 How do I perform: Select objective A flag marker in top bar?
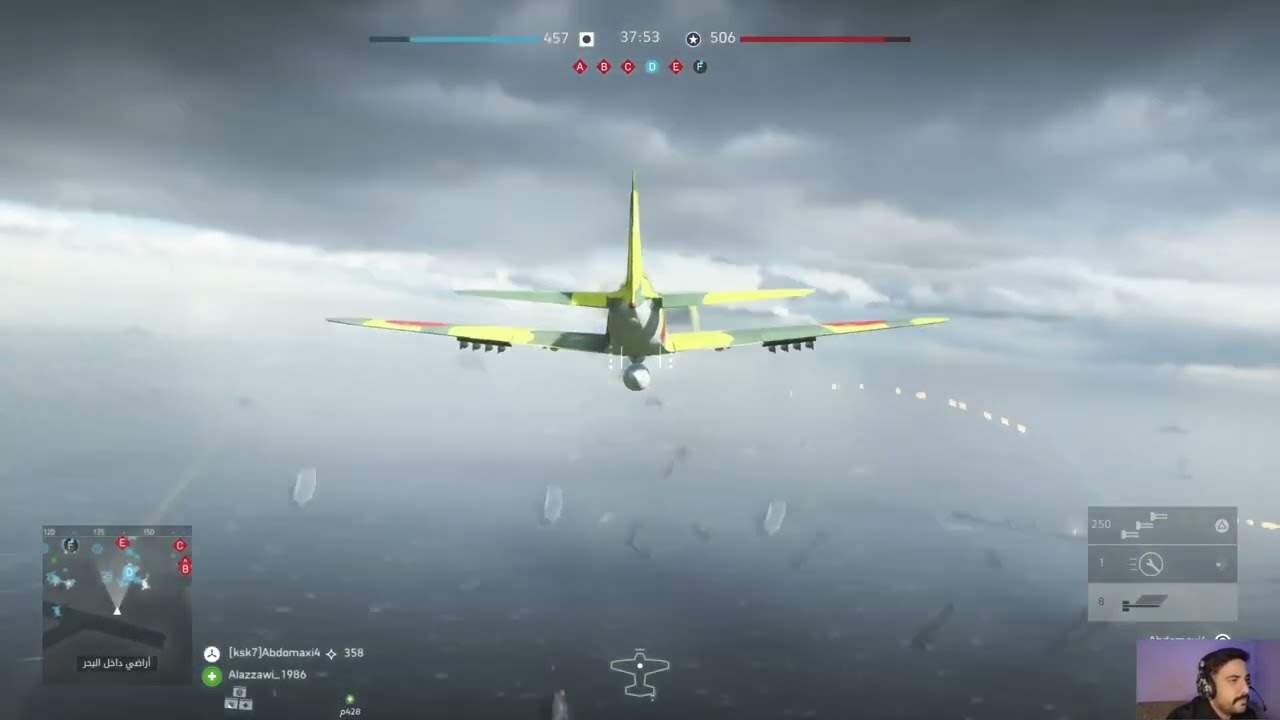coord(580,67)
